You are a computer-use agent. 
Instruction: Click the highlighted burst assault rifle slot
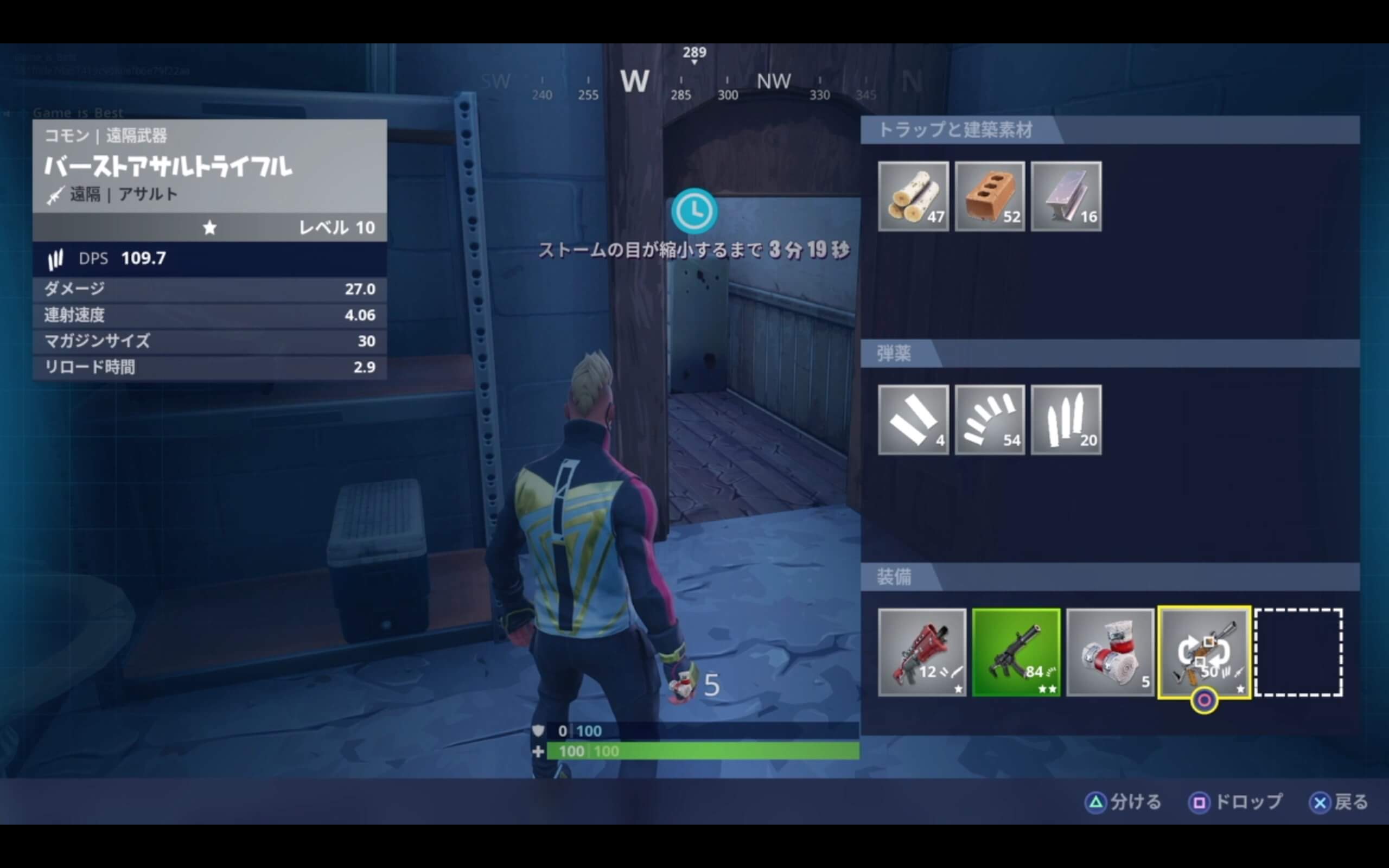[1204, 652]
